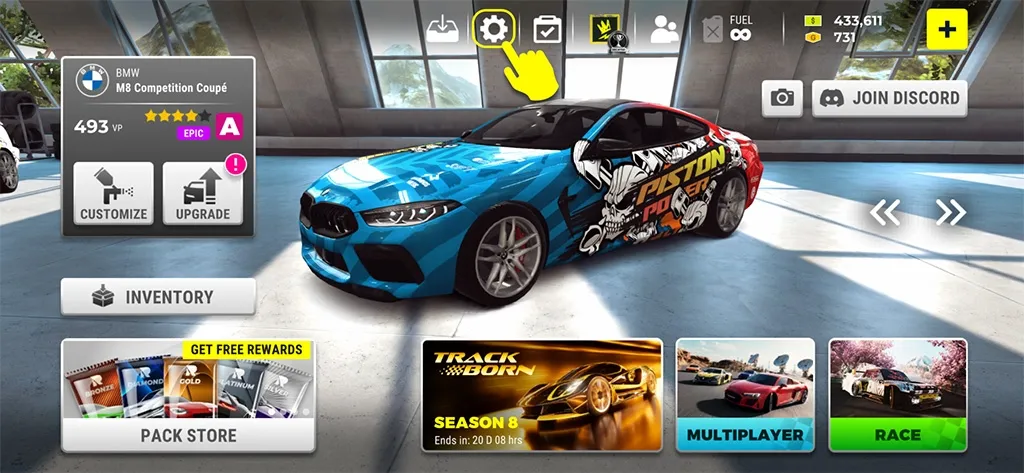Open the friends profile icon
This screenshot has height=473, width=1024.
(664, 30)
